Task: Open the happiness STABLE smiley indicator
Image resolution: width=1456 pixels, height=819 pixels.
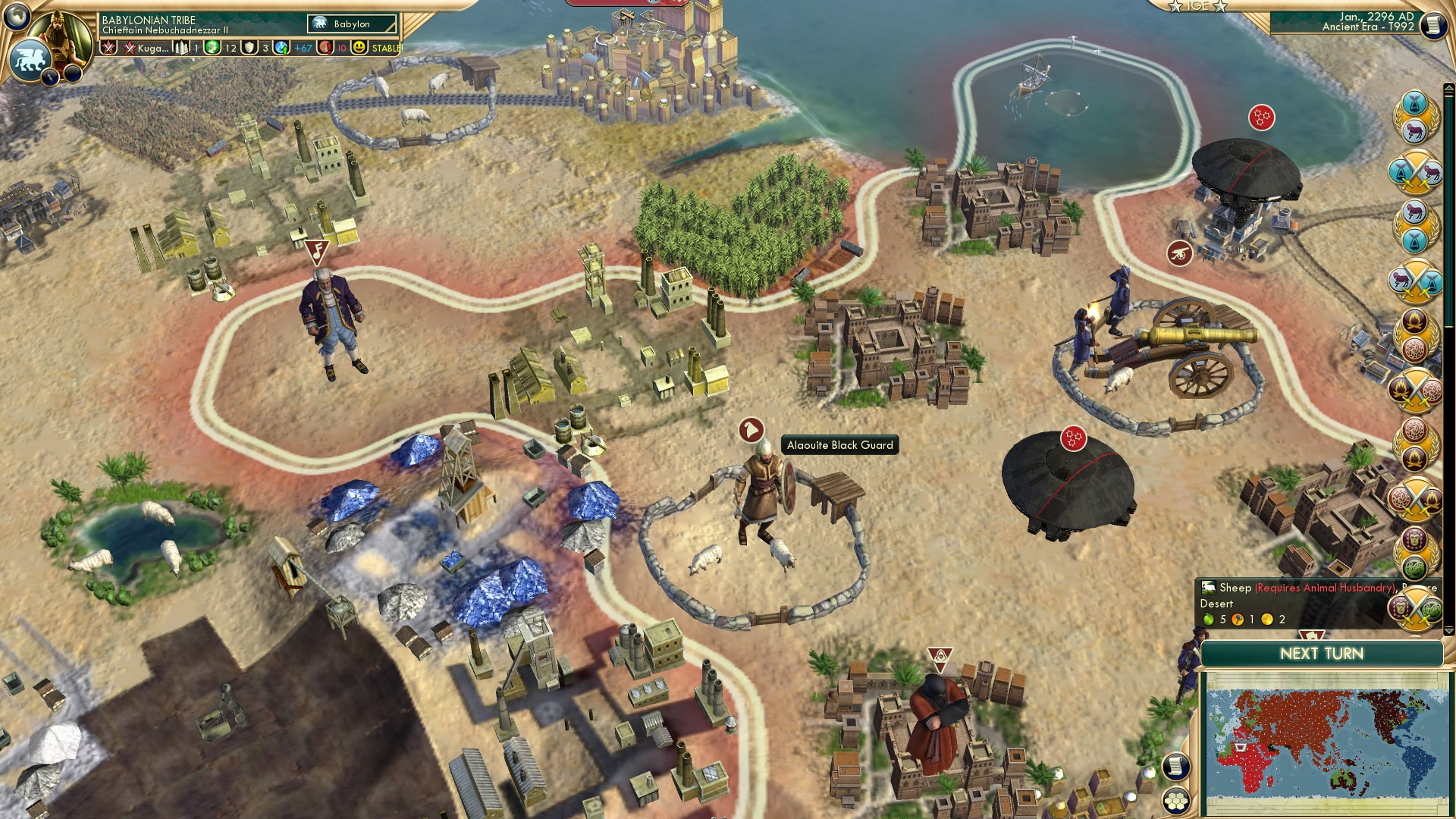Action: pyautogui.click(x=358, y=47)
